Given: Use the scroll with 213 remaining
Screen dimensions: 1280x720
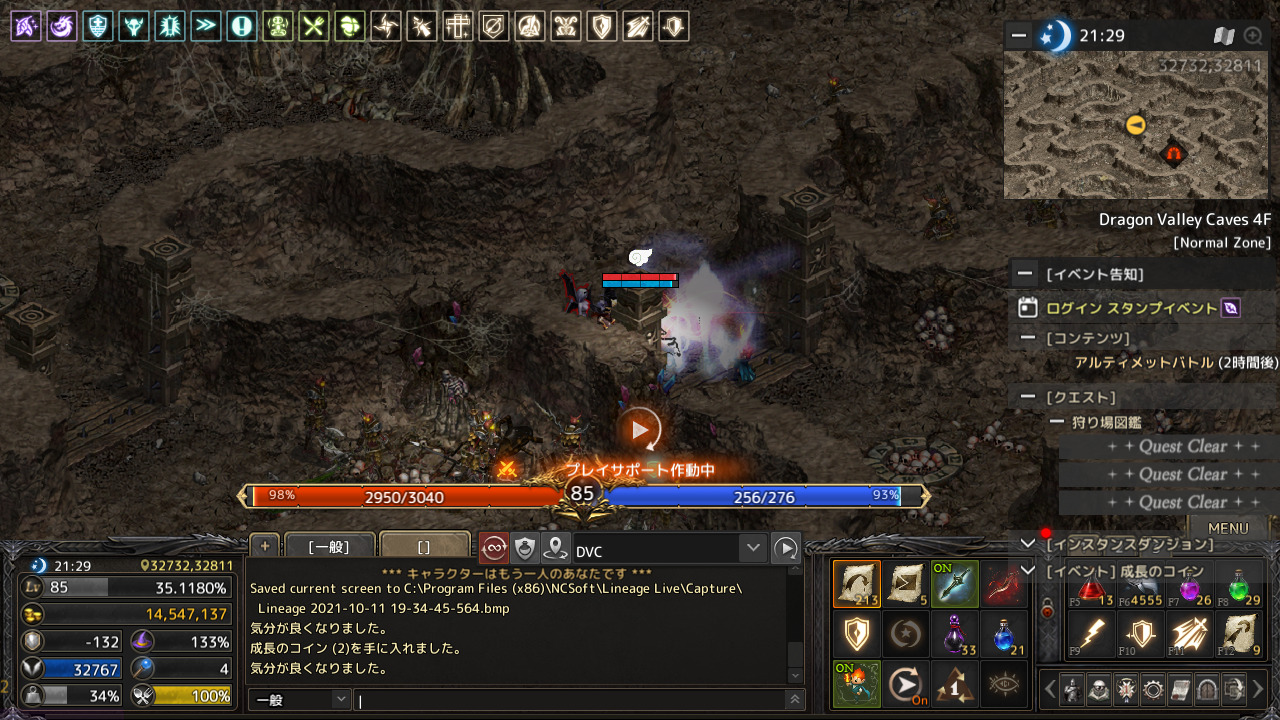Looking at the screenshot, I should coord(857,584).
